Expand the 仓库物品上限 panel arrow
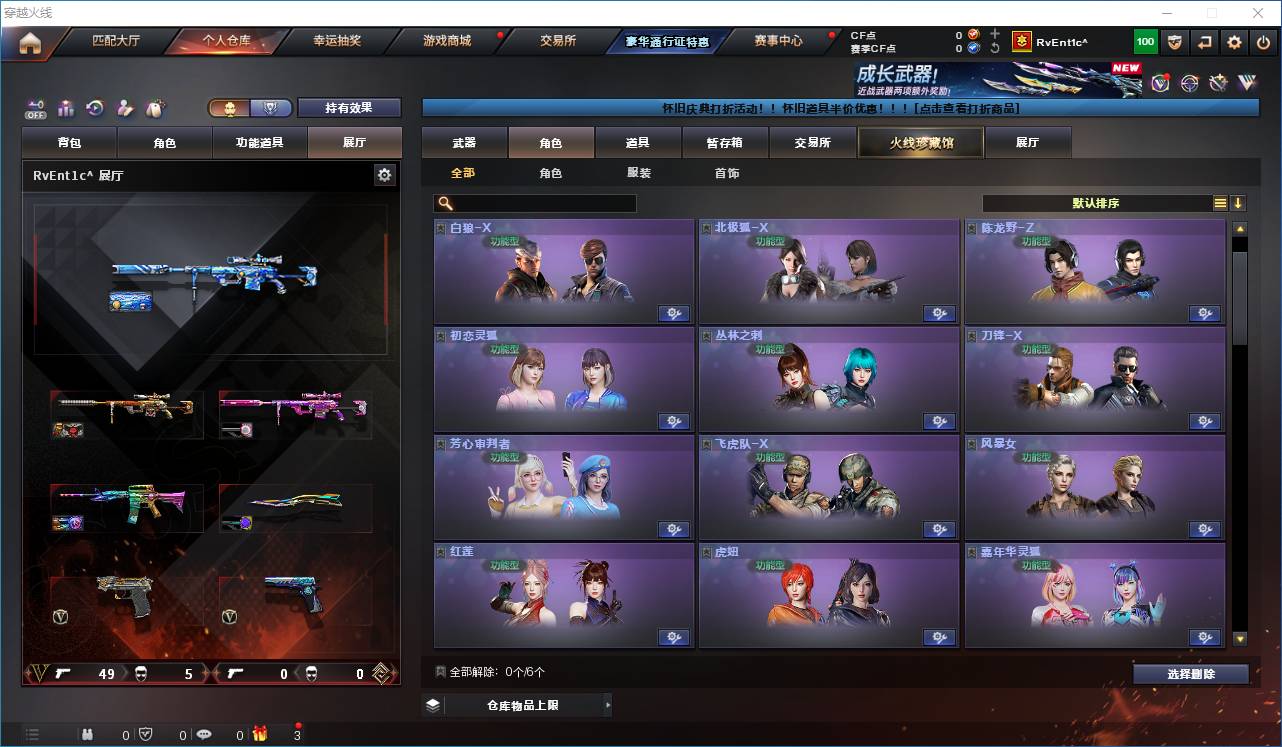The image size is (1282, 747). coord(608,704)
